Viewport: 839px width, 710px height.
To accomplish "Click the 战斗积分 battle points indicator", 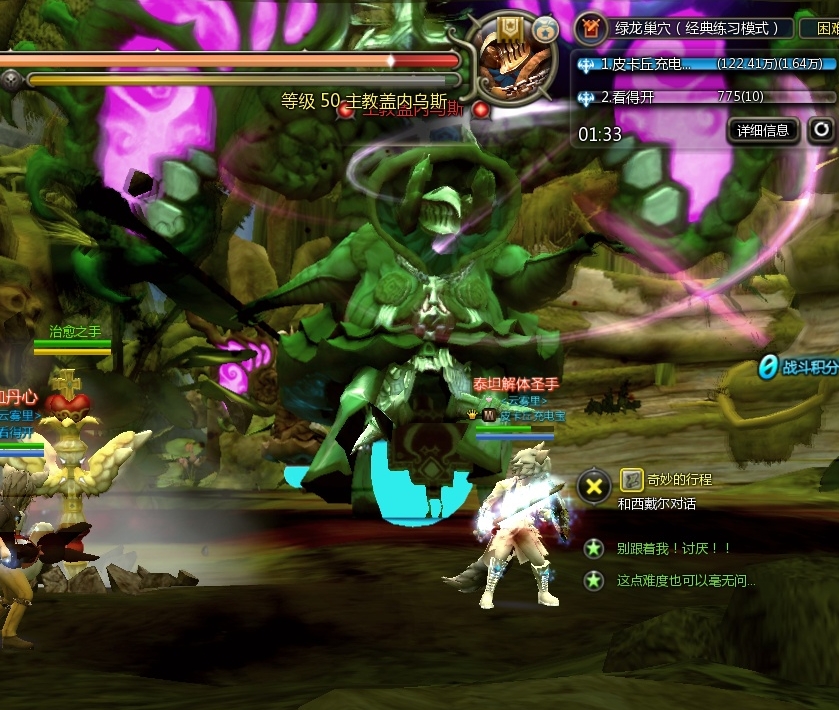I will (x=797, y=367).
